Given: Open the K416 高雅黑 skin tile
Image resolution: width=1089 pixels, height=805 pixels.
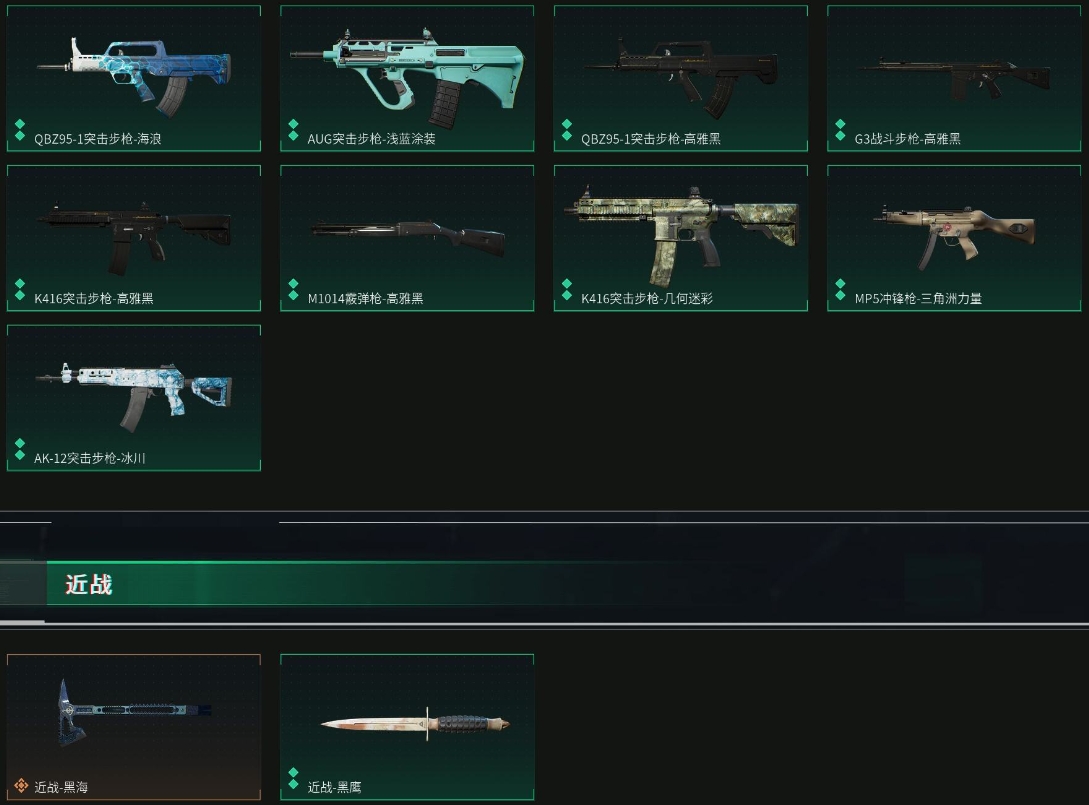Looking at the screenshot, I should tap(134, 238).
